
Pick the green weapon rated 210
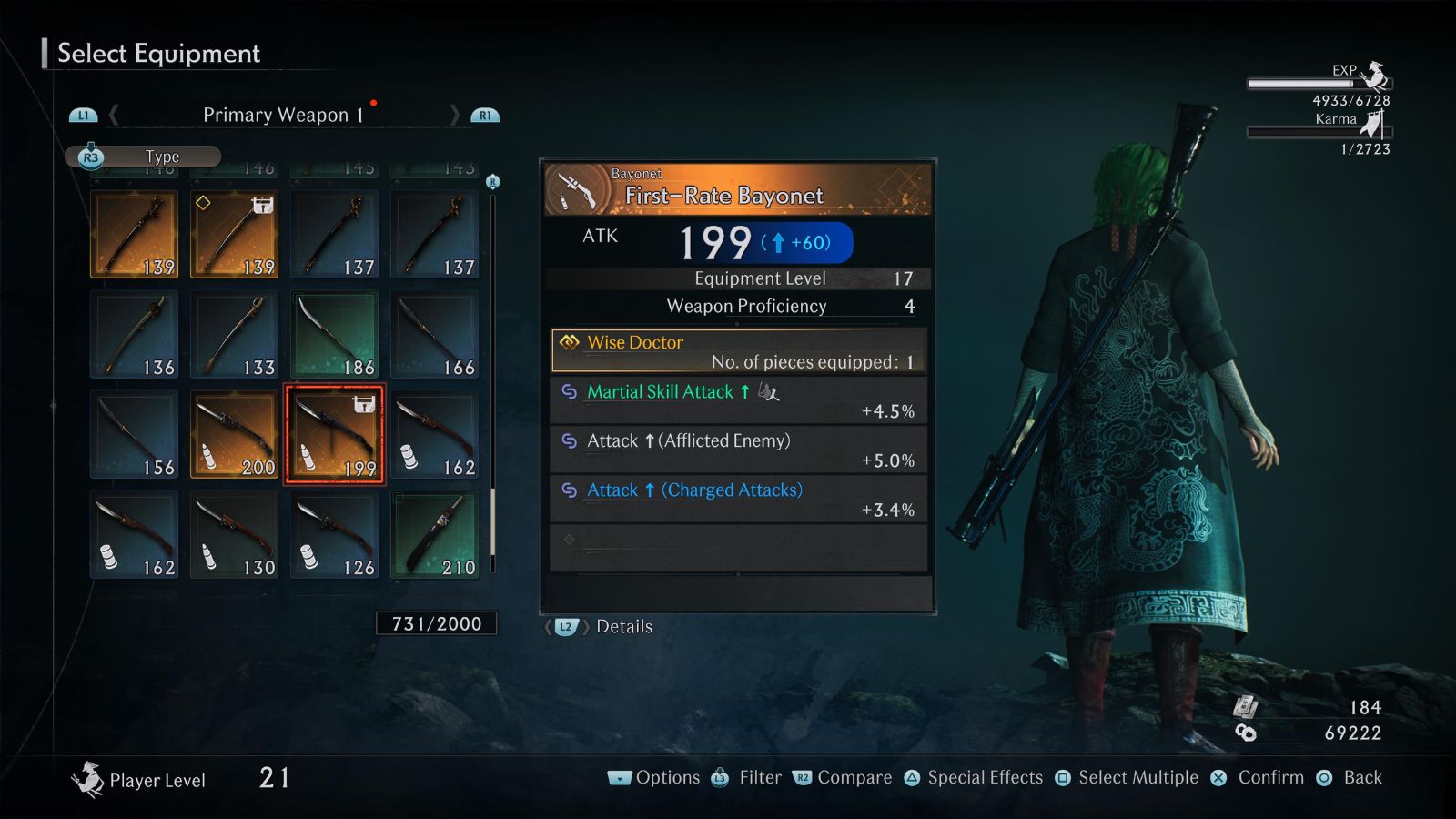tap(434, 534)
